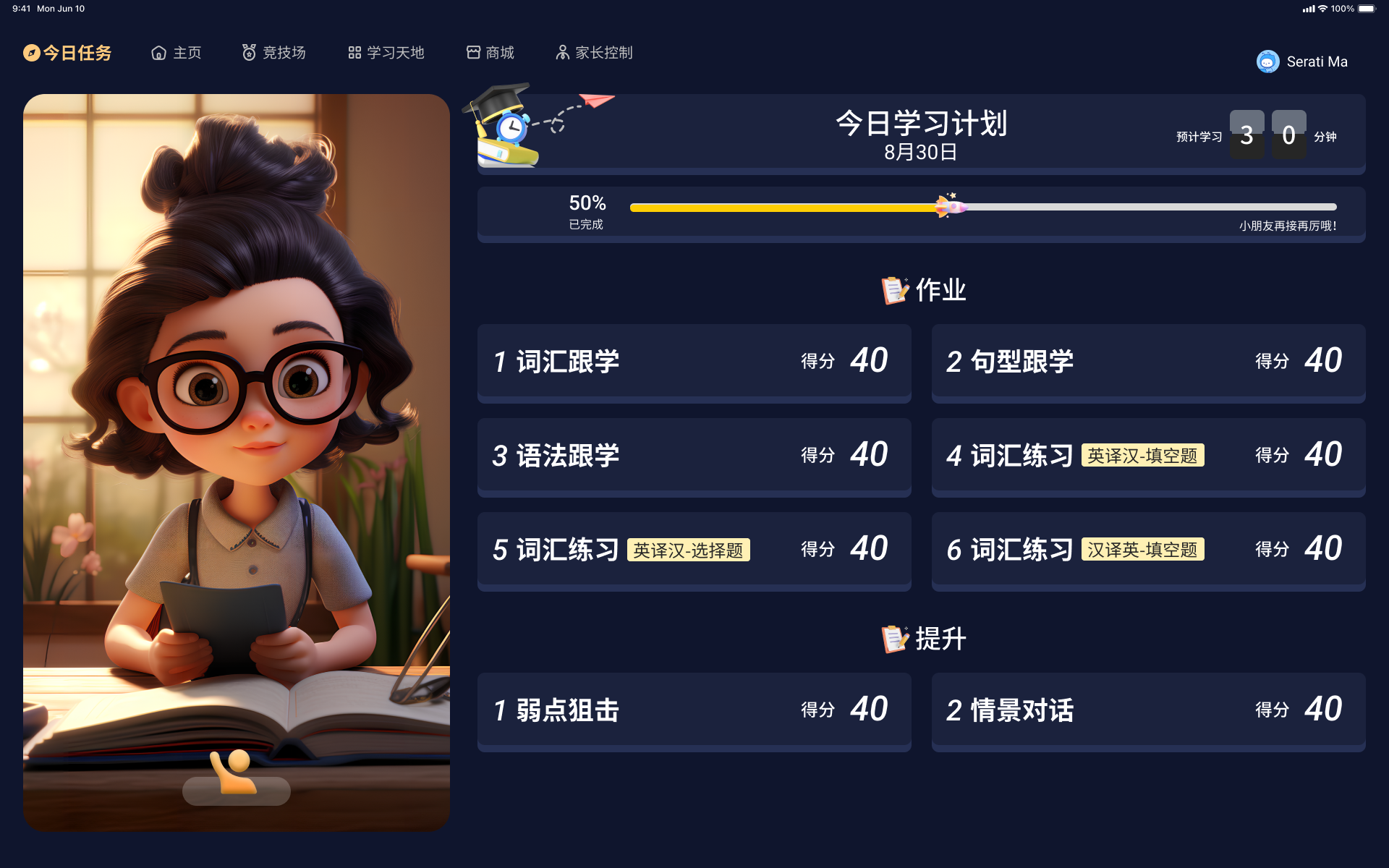Visit the 商城 shop
Viewport: 1389px width, 868px height.
click(490, 53)
